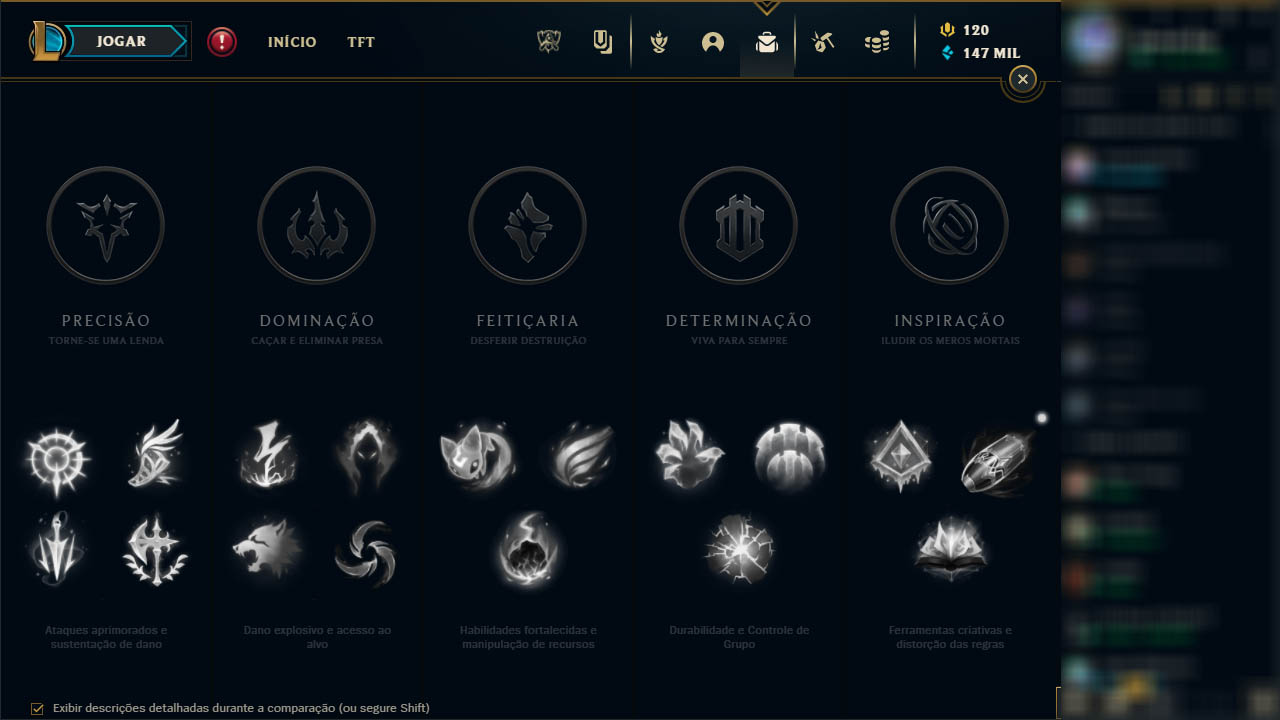Image resolution: width=1280 pixels, height=720 pixels.
Task: Open the Collection backpack tab
Action: point(767,43)
